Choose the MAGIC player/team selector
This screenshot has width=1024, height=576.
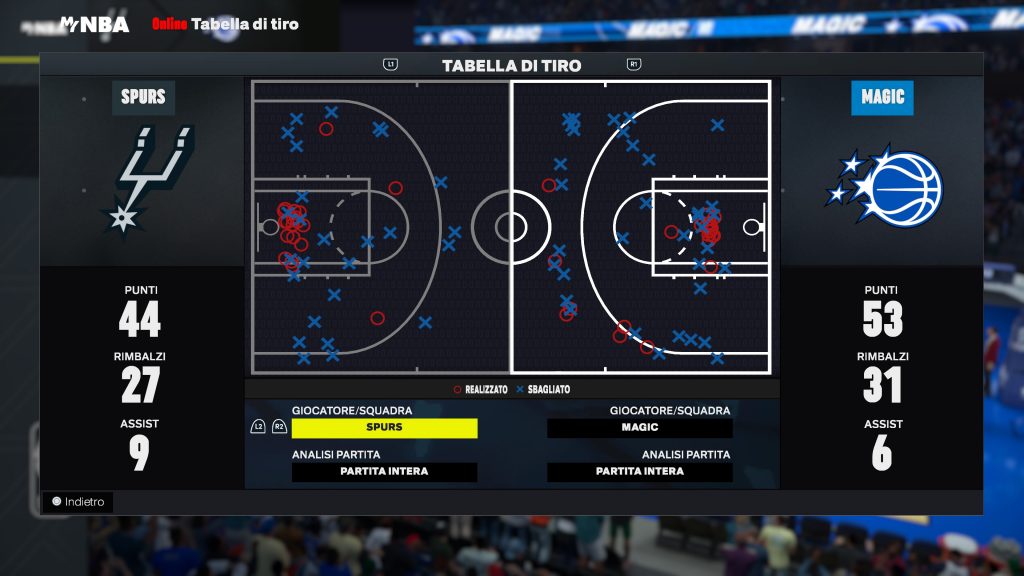coord(640,428)
